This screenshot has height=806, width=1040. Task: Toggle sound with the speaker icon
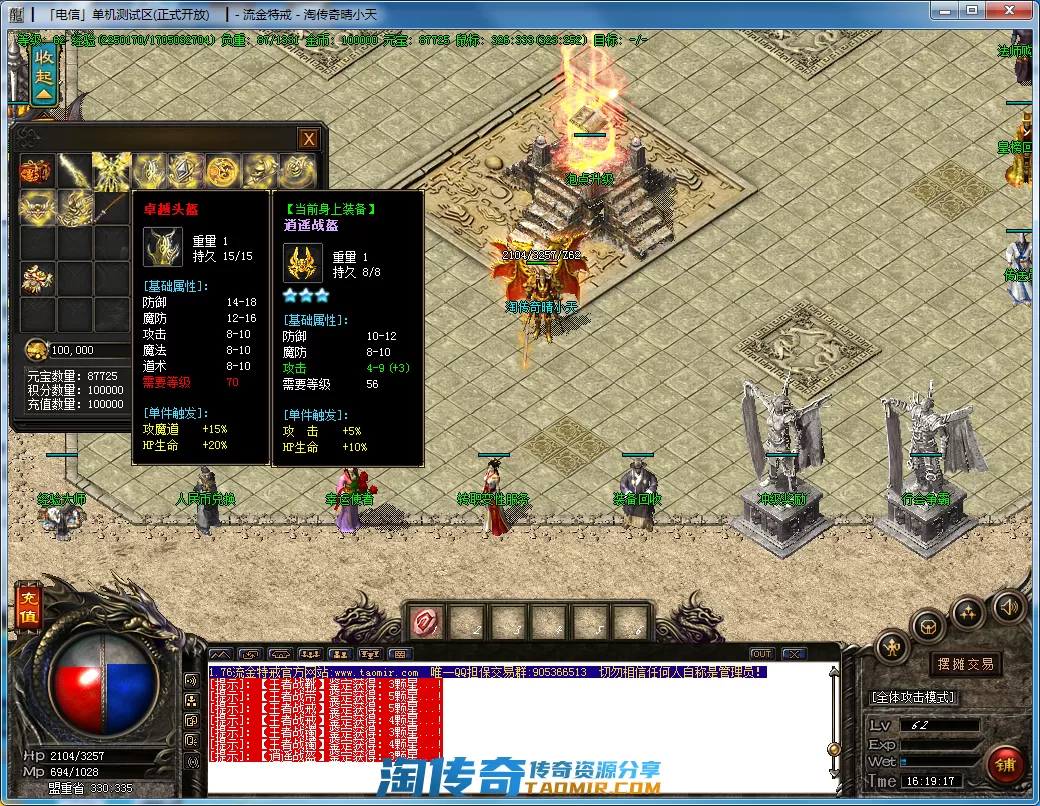point(1009,606)
